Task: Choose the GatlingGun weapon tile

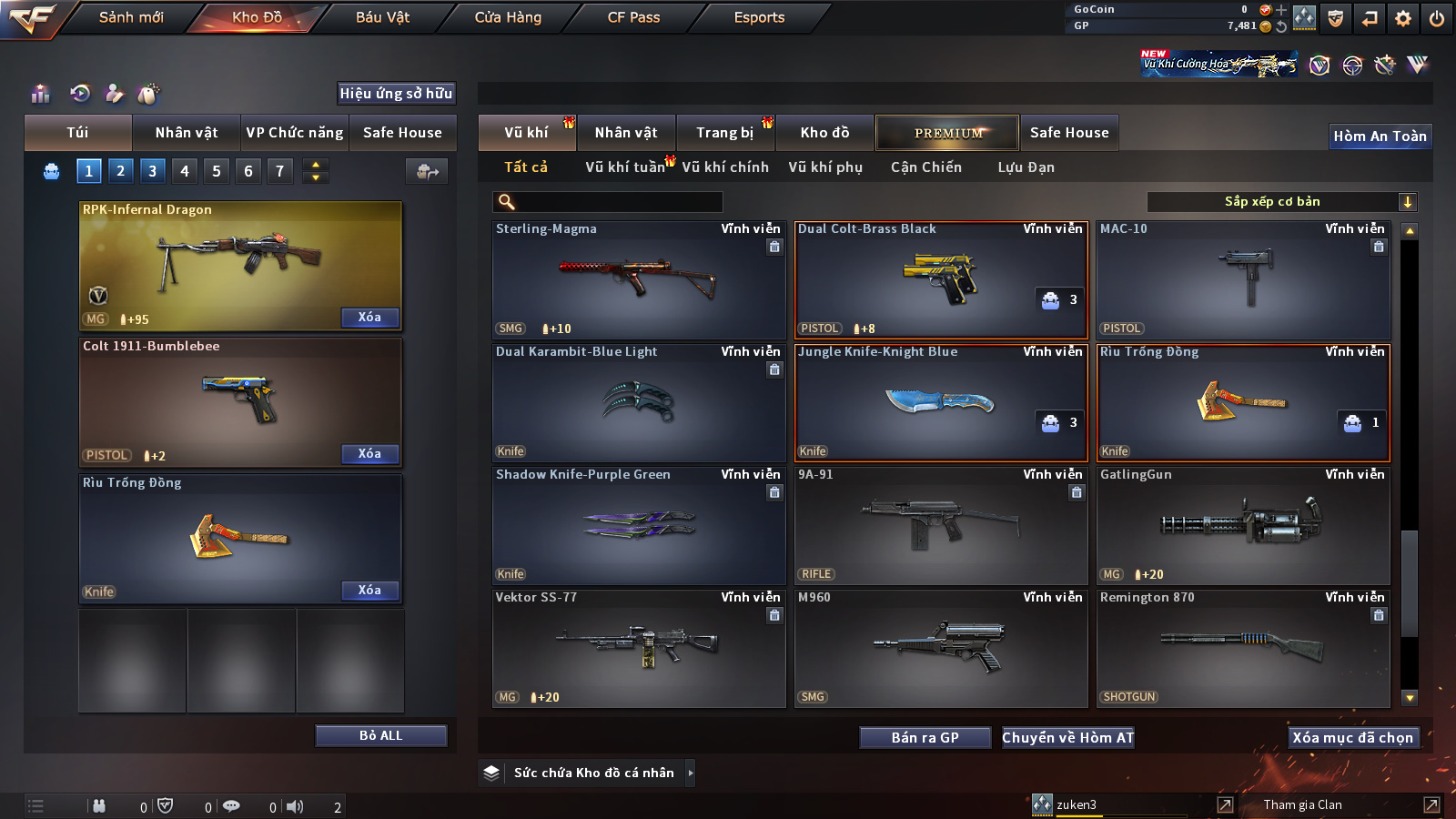Action: click(1242, 525)
